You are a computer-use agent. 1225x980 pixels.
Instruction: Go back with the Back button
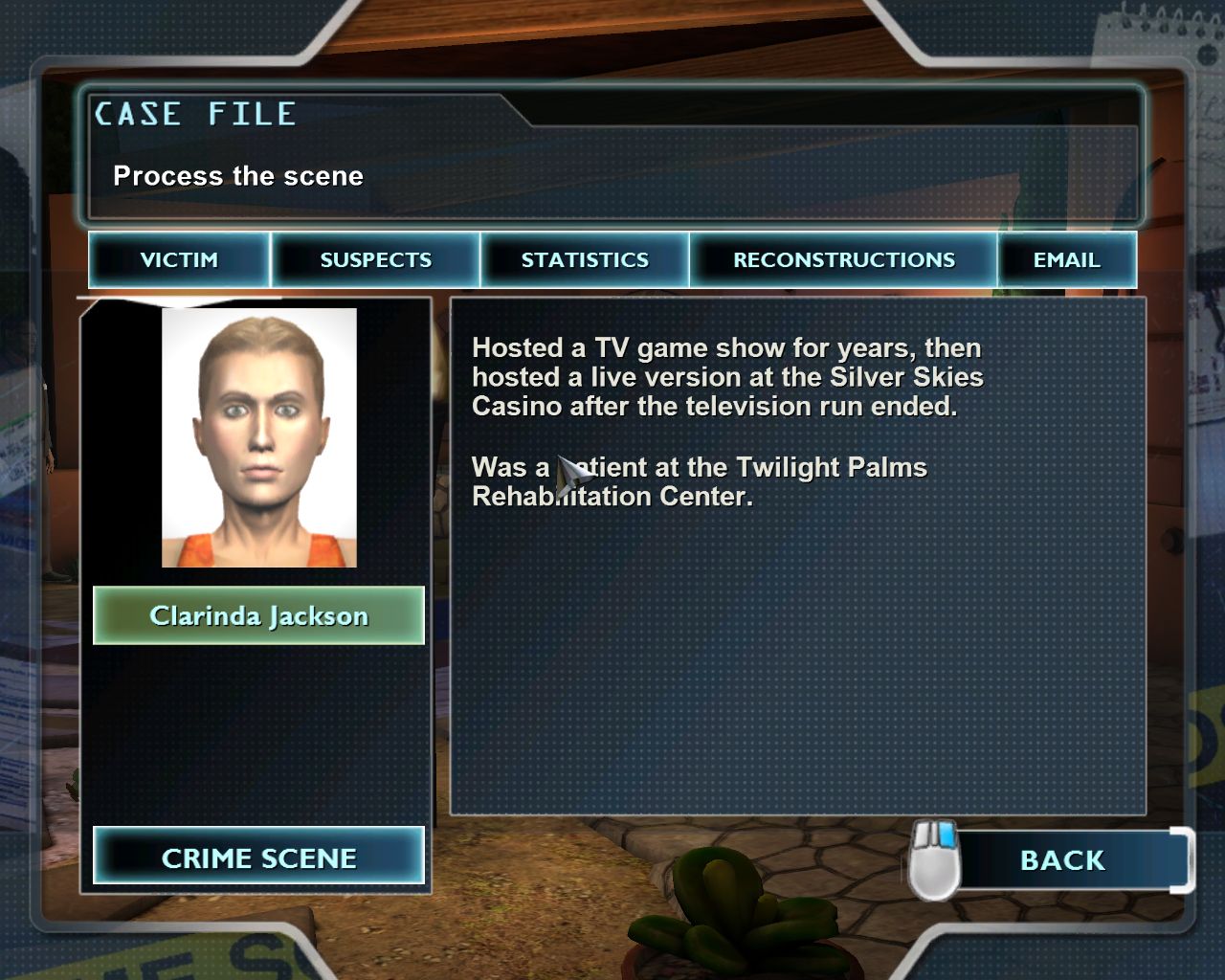point(1062,860)
